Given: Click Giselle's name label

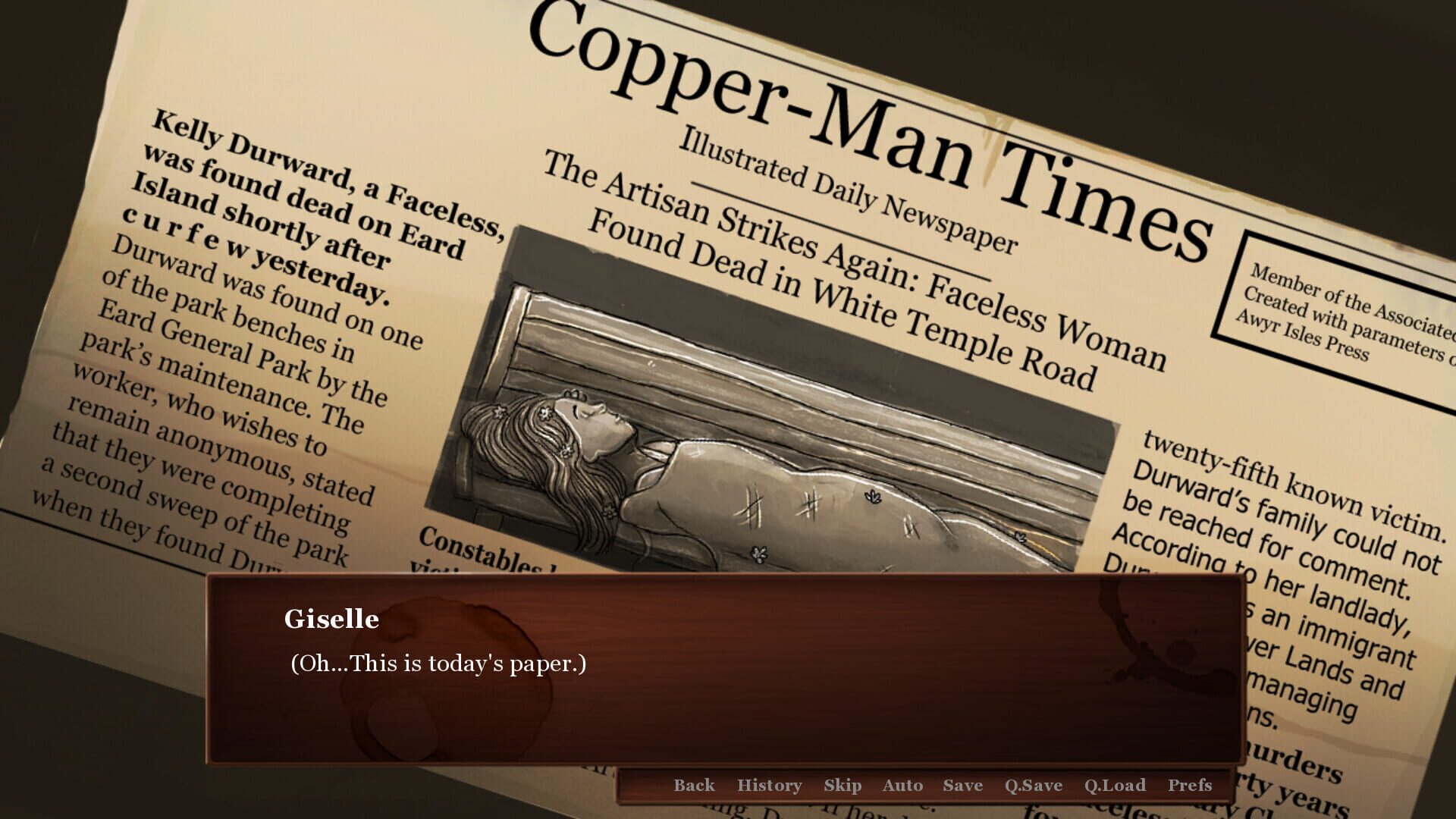Looking at the screenshot, I should tap(331, 620).
